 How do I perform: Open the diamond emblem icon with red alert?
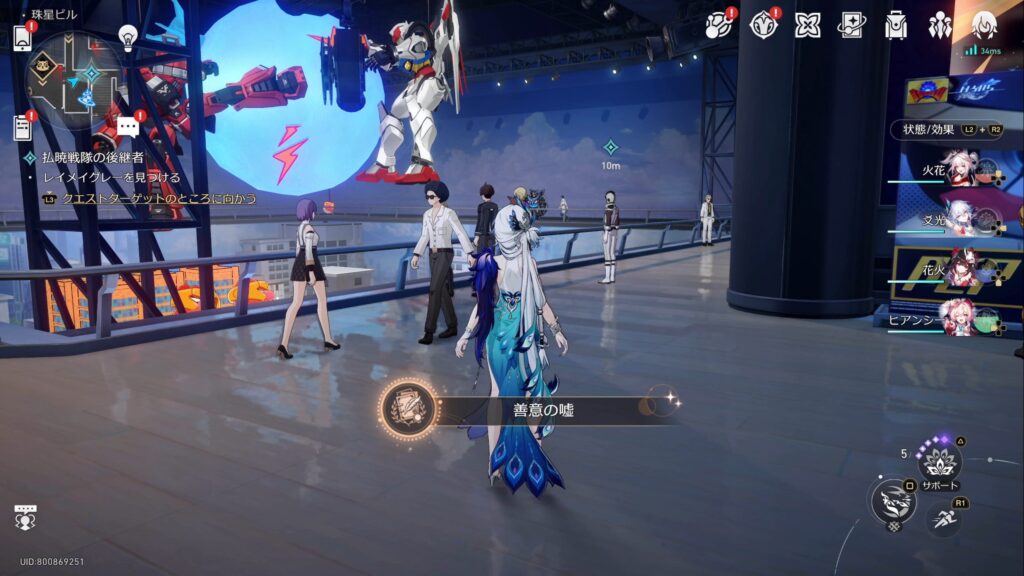click(x=764, y=25)
